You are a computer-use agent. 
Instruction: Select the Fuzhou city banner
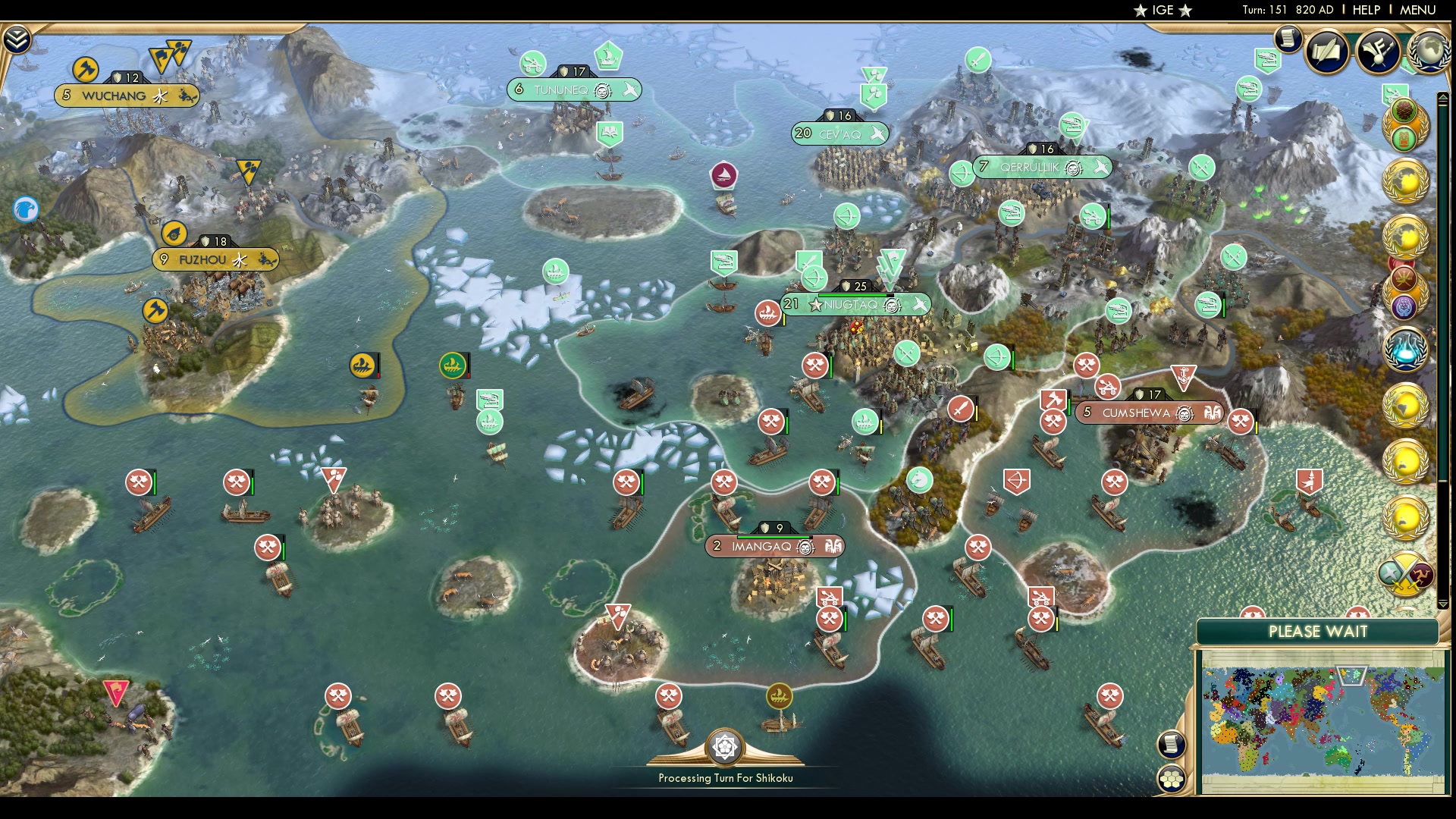(203, 259)
